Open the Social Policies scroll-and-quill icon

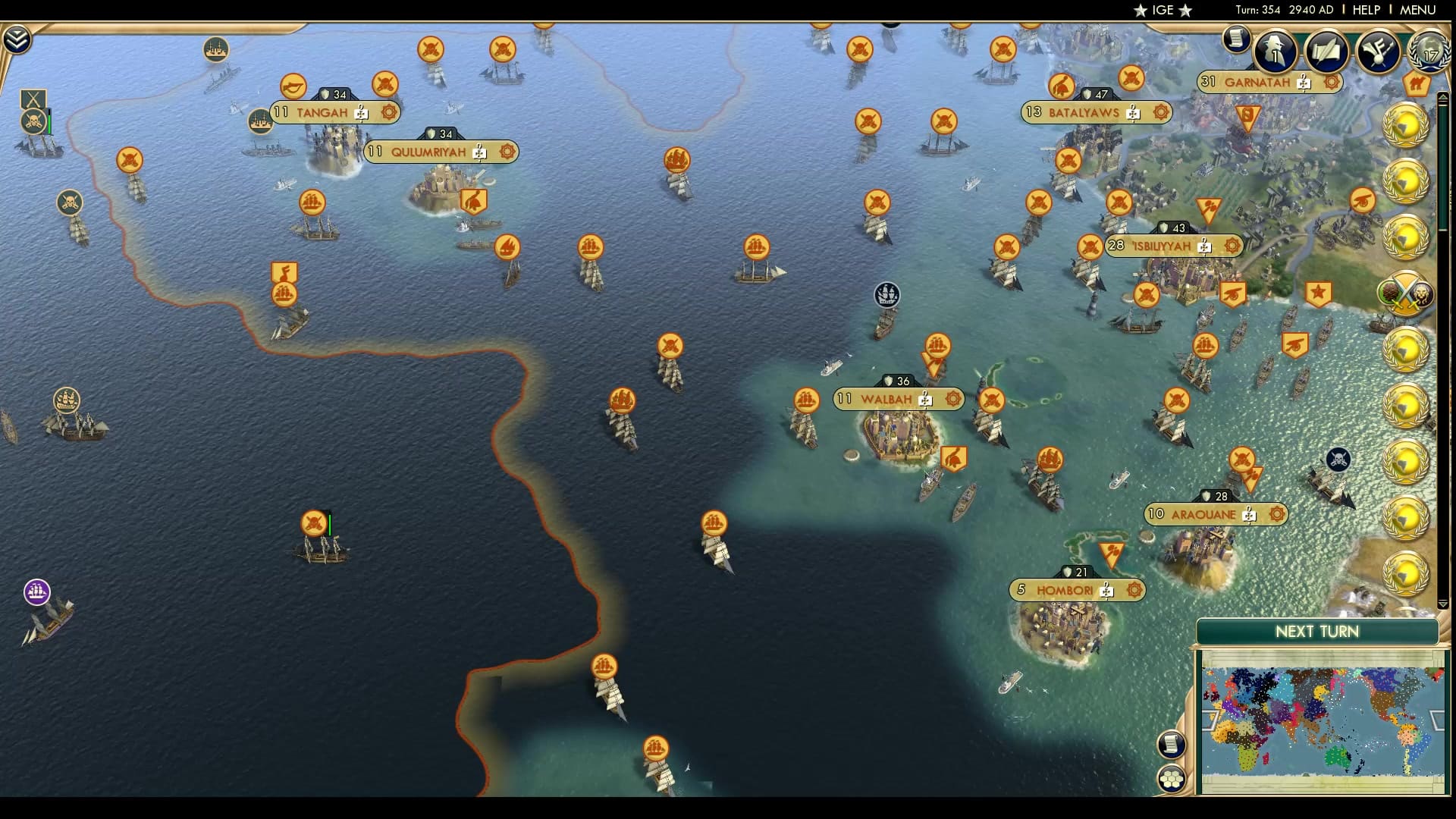tap(1327, 52)
